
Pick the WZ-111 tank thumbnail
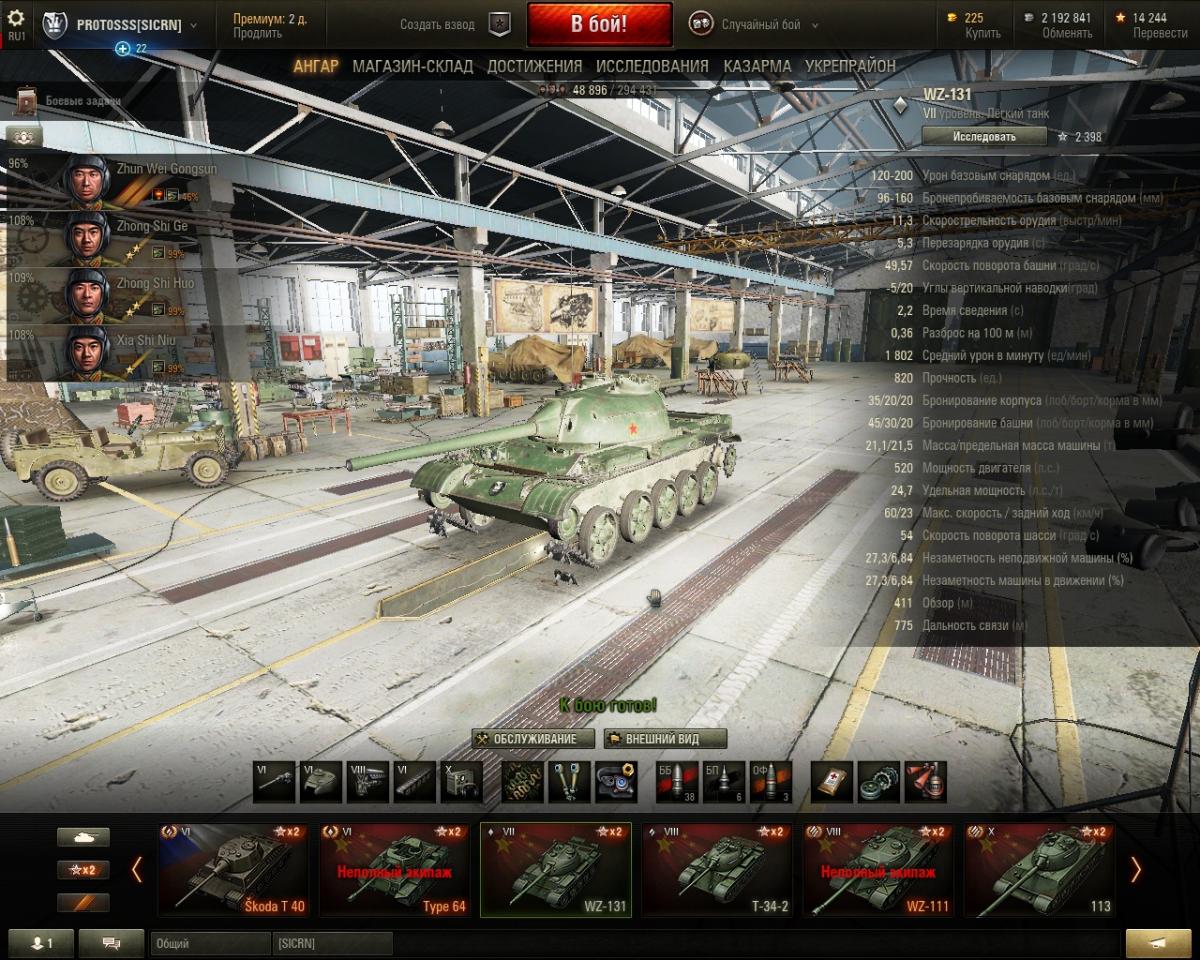(879, 869)
